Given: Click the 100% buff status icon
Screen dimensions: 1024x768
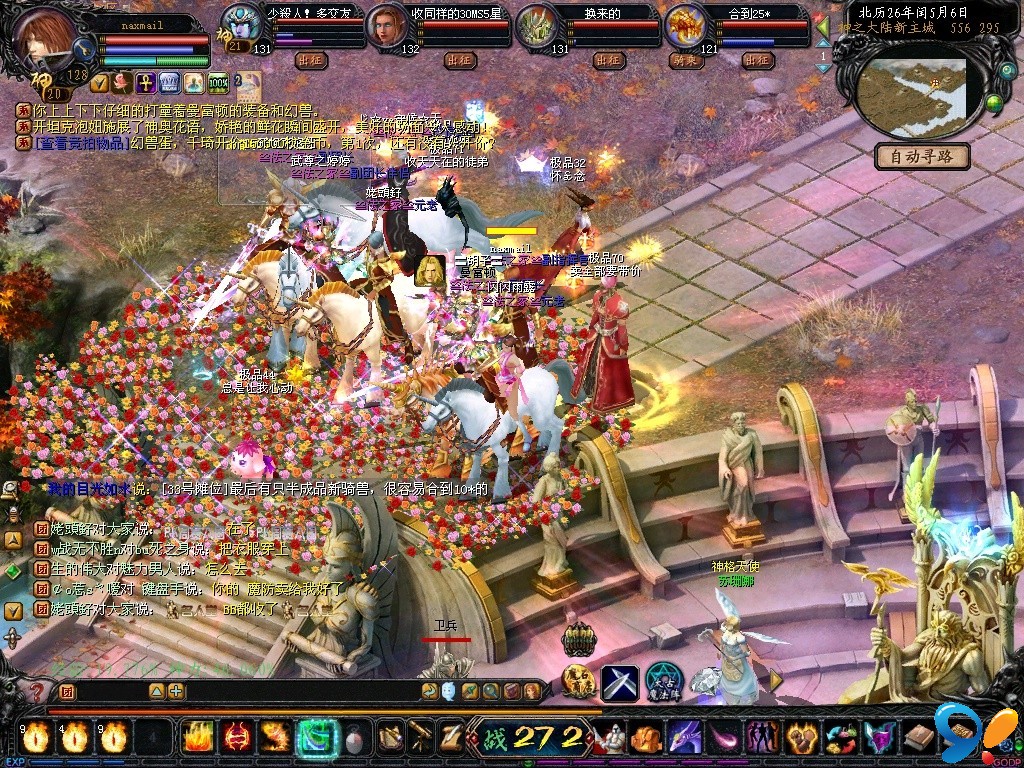Looking at the screenshot, I should (218, 82).
